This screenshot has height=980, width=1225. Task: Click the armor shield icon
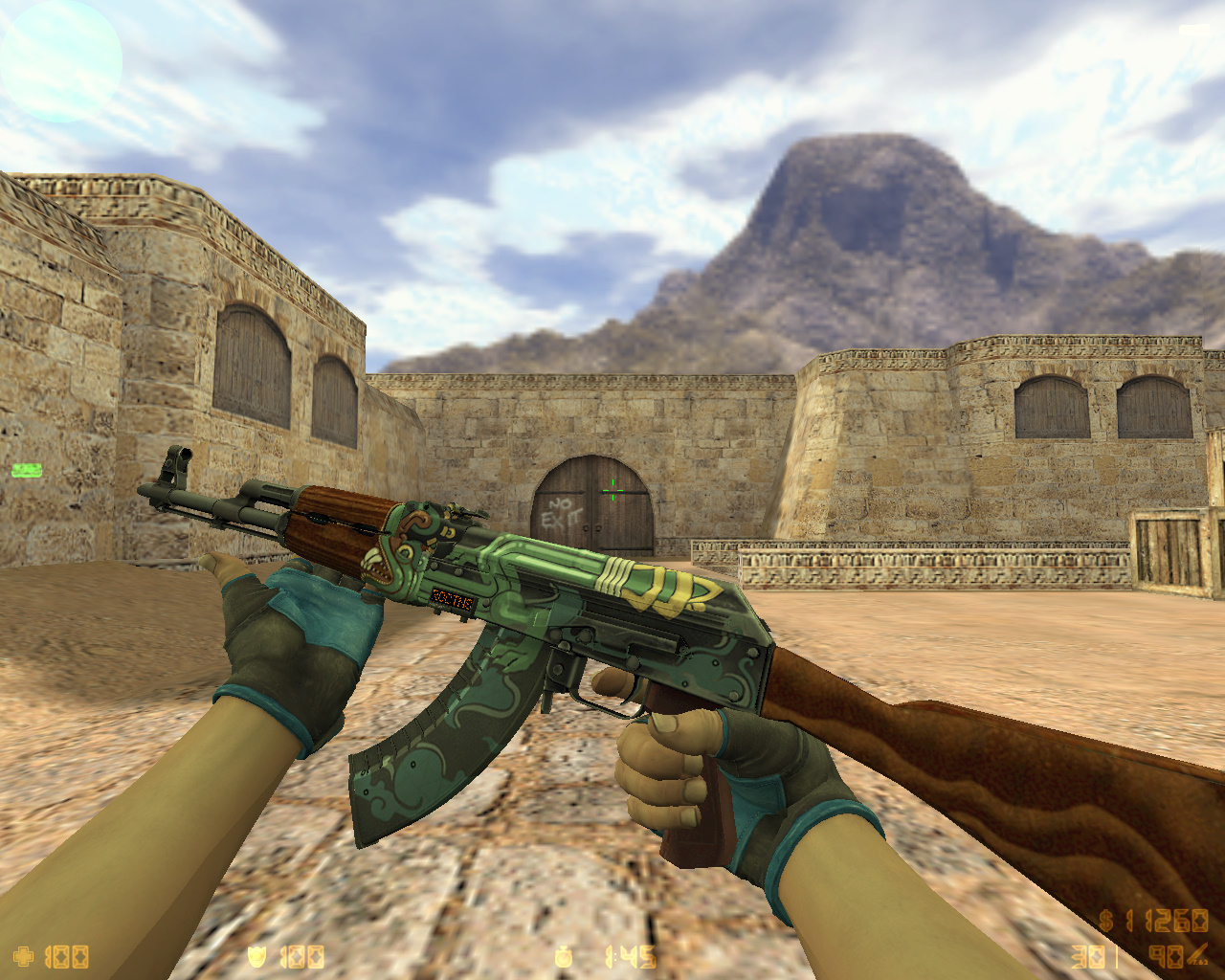[x=256, y=957]
